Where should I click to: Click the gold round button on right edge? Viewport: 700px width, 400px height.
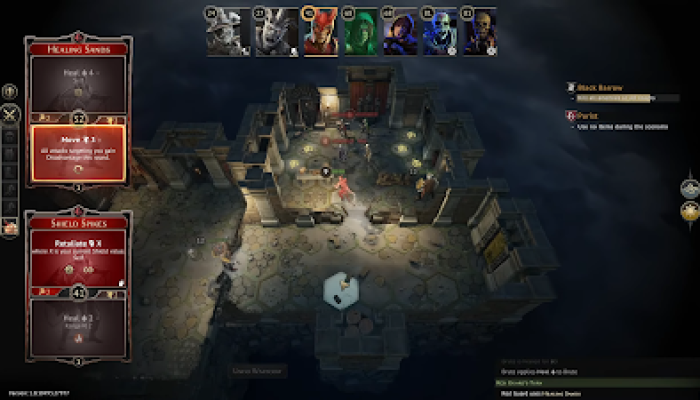coord(689,210)
